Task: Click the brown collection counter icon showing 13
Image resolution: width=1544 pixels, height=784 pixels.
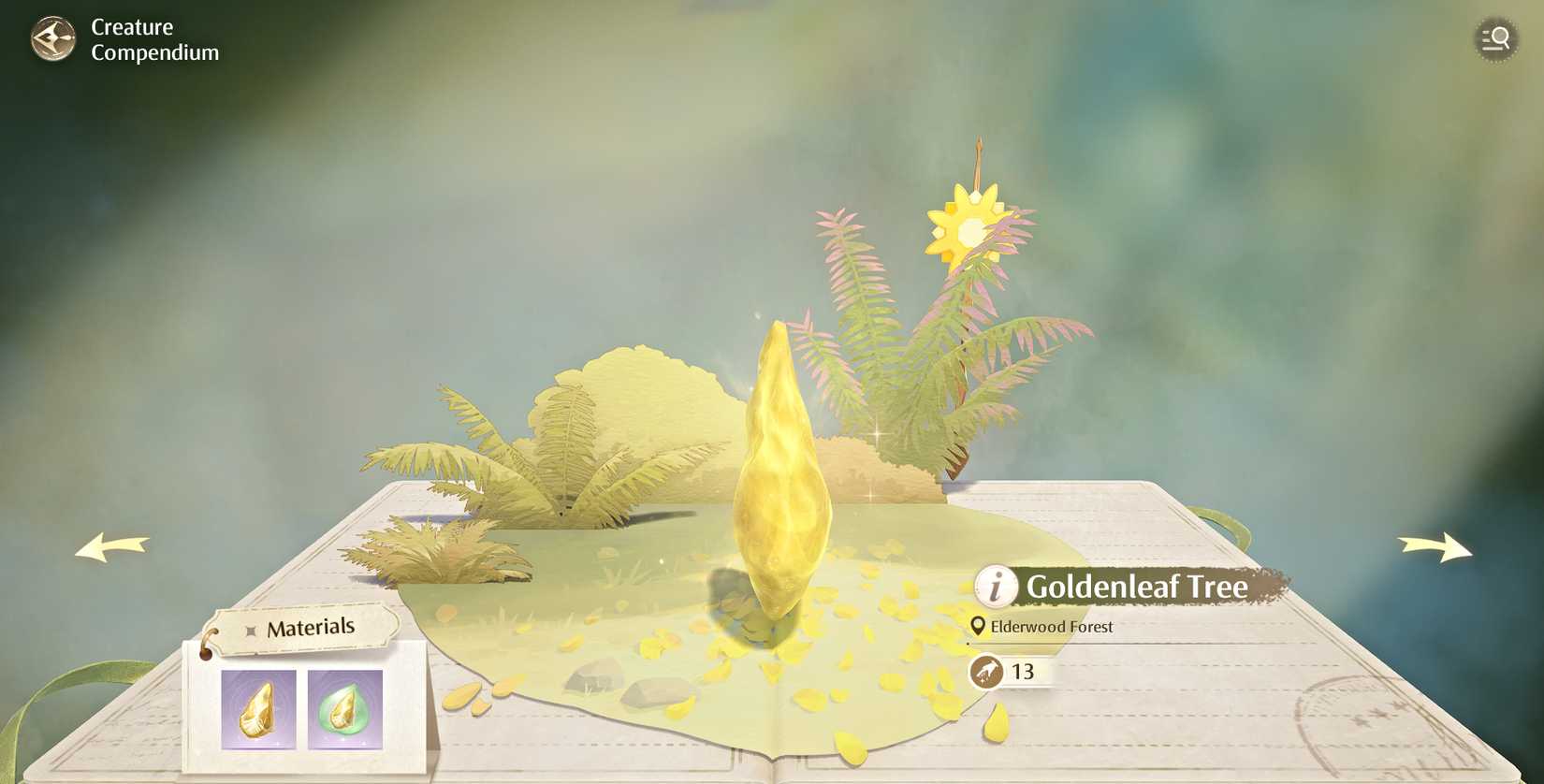Action: click(x=986, y=671)
